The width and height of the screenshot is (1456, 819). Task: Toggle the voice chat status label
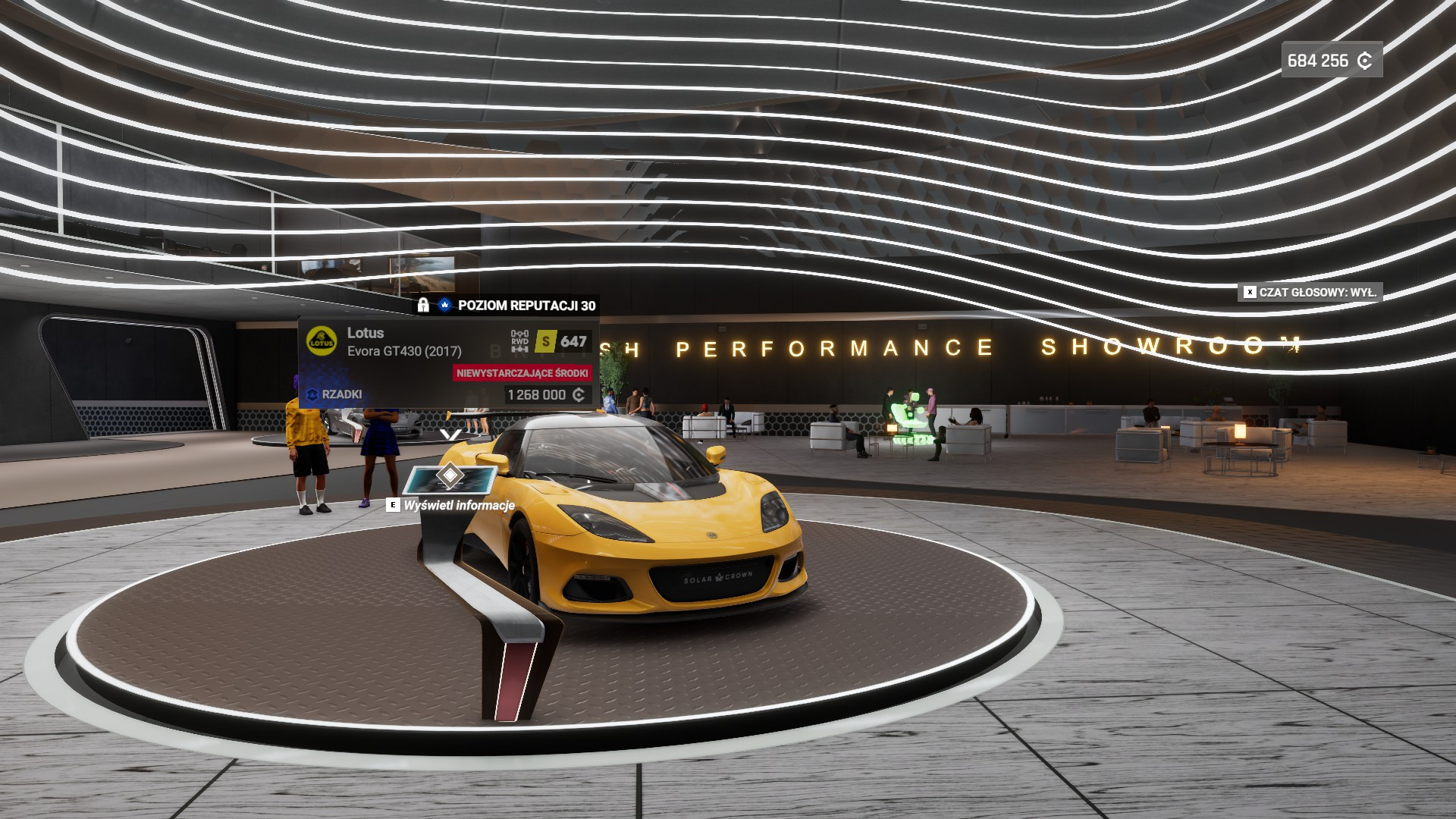(1310, 292)
